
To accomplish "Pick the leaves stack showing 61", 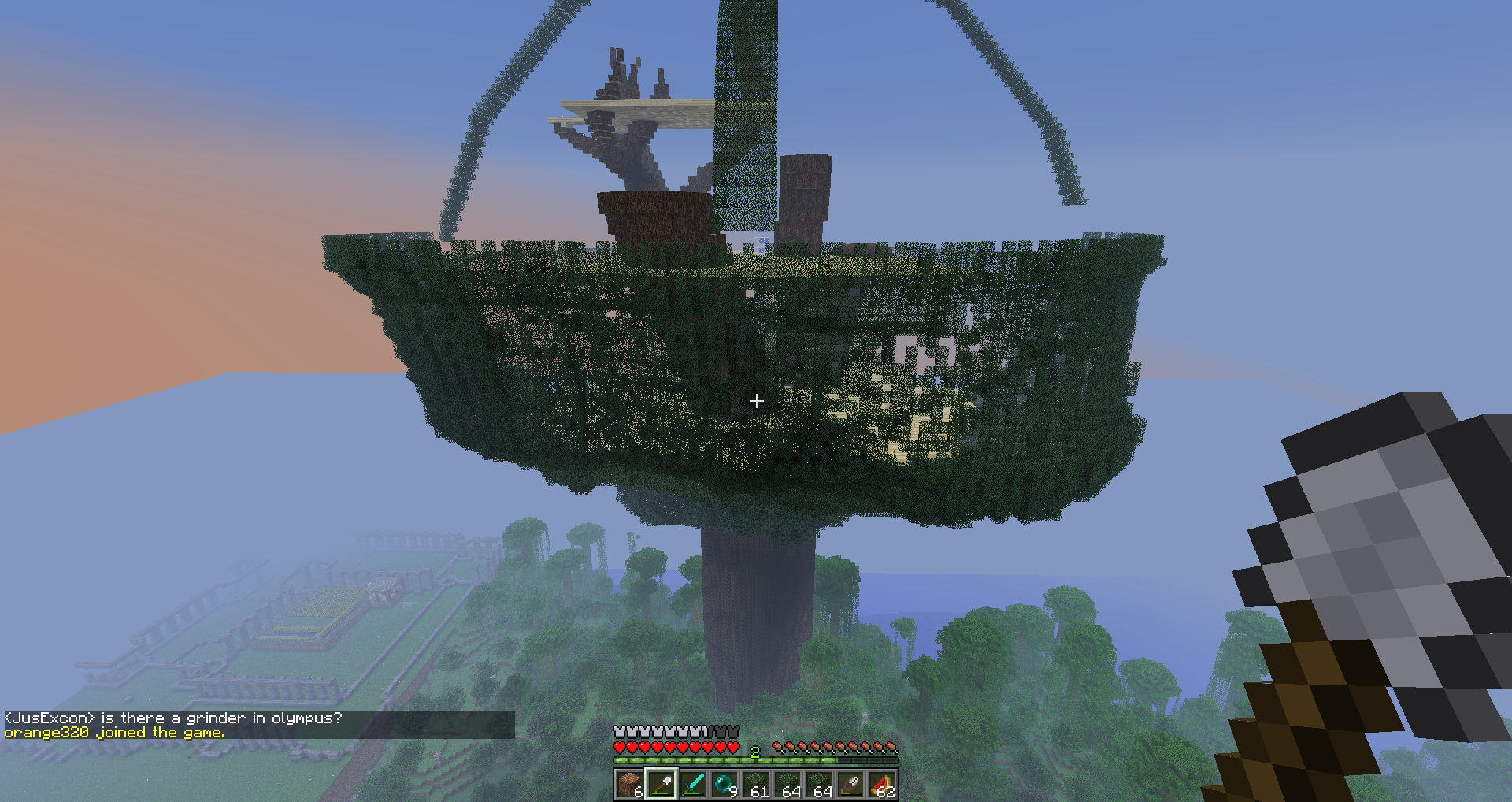I will point(756,785).
